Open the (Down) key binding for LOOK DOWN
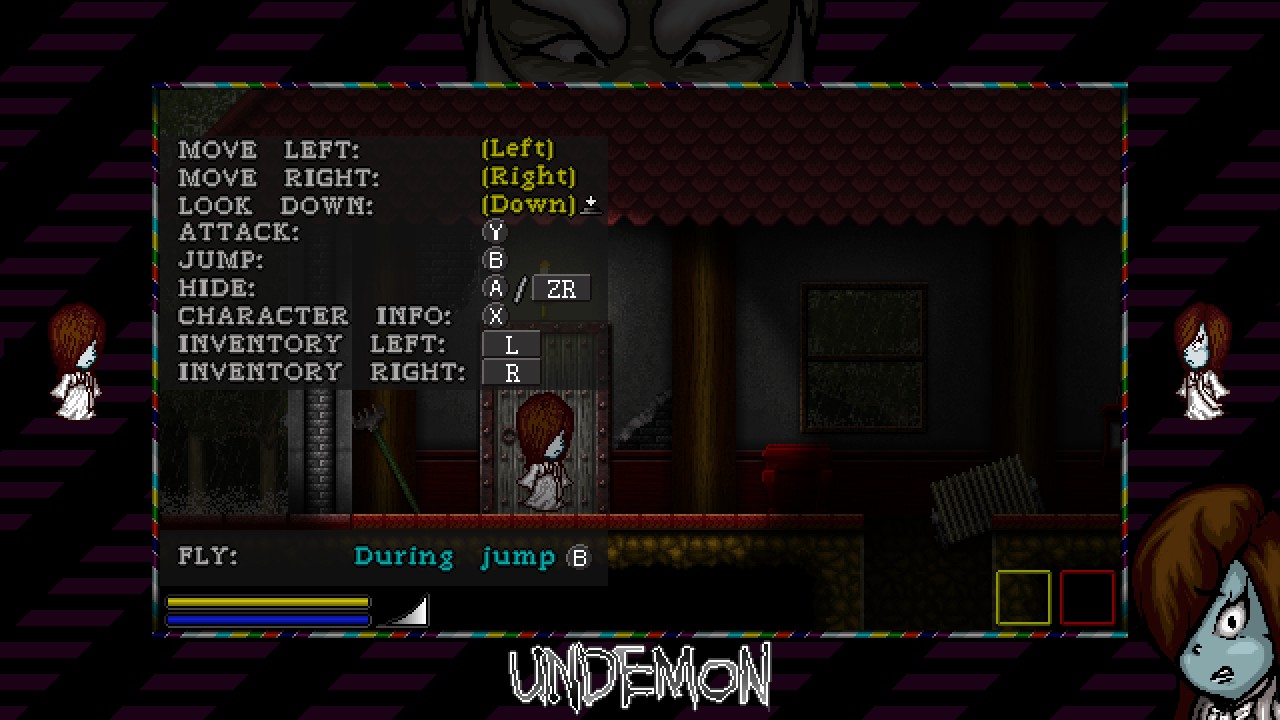The width and height of the screenshot is (1280, 720). 526,204
